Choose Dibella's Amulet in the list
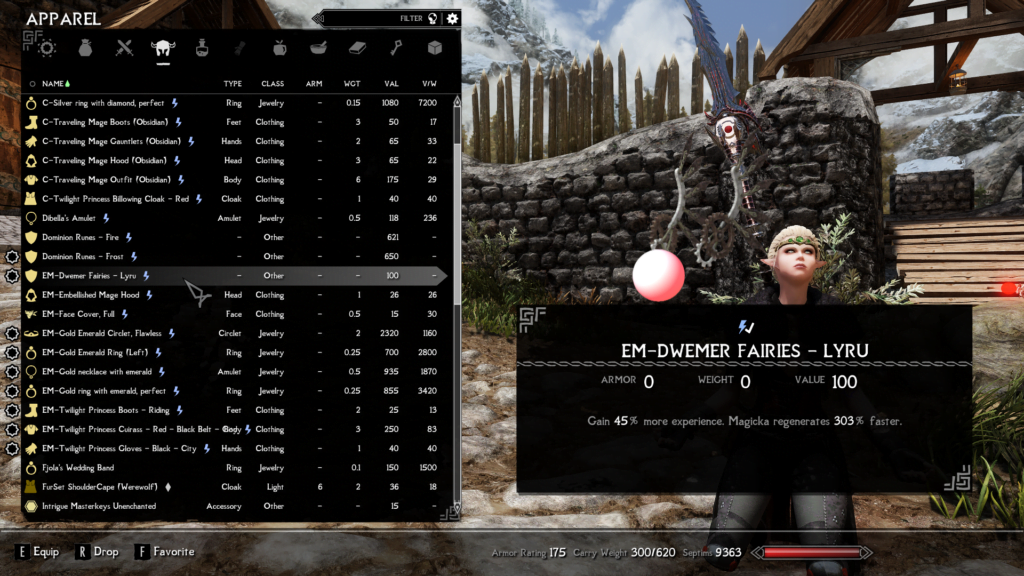Screen dimensions: 1024x576 click(69, 218)
